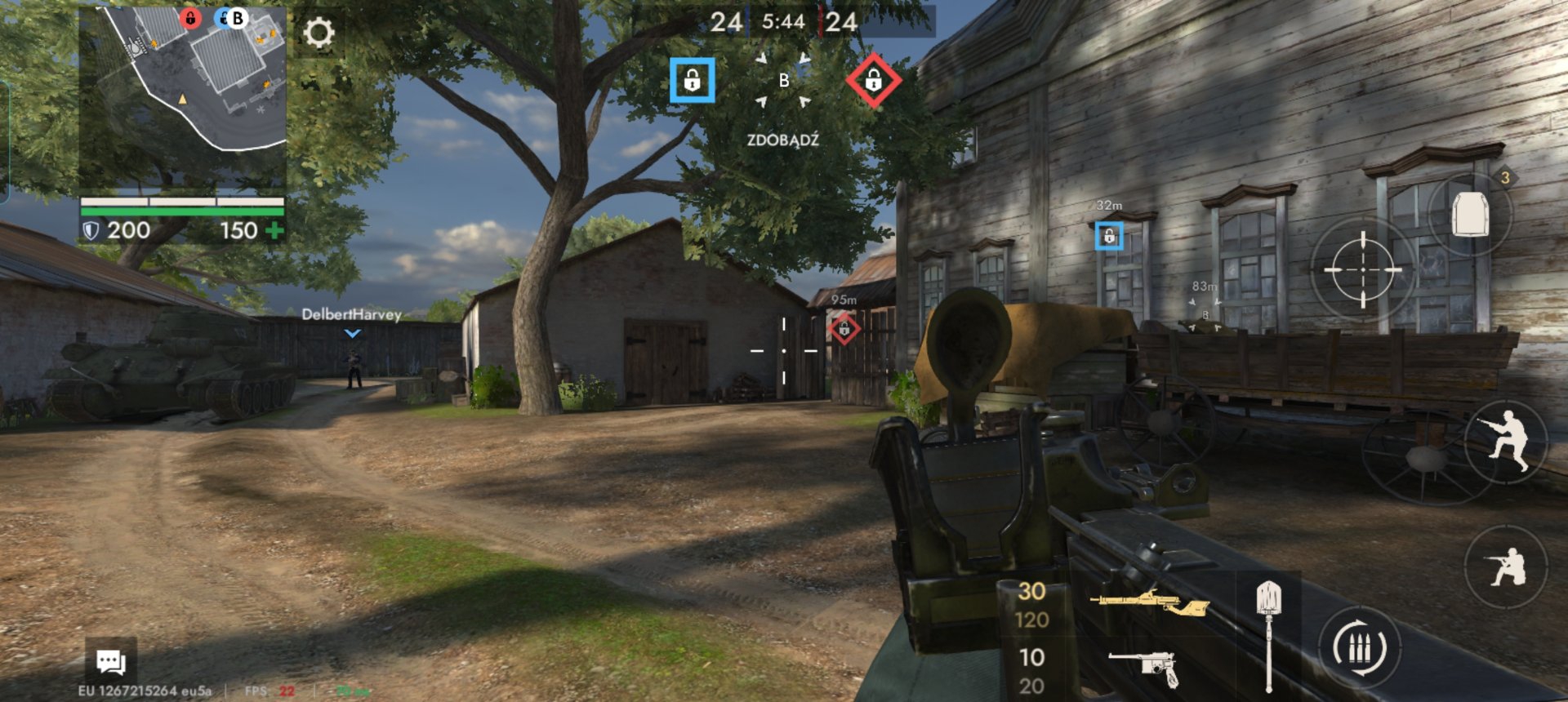This screenshot has height=702, width=1568.
Task: Tap the standing soldier stance button
Action: coord(1505,440)
